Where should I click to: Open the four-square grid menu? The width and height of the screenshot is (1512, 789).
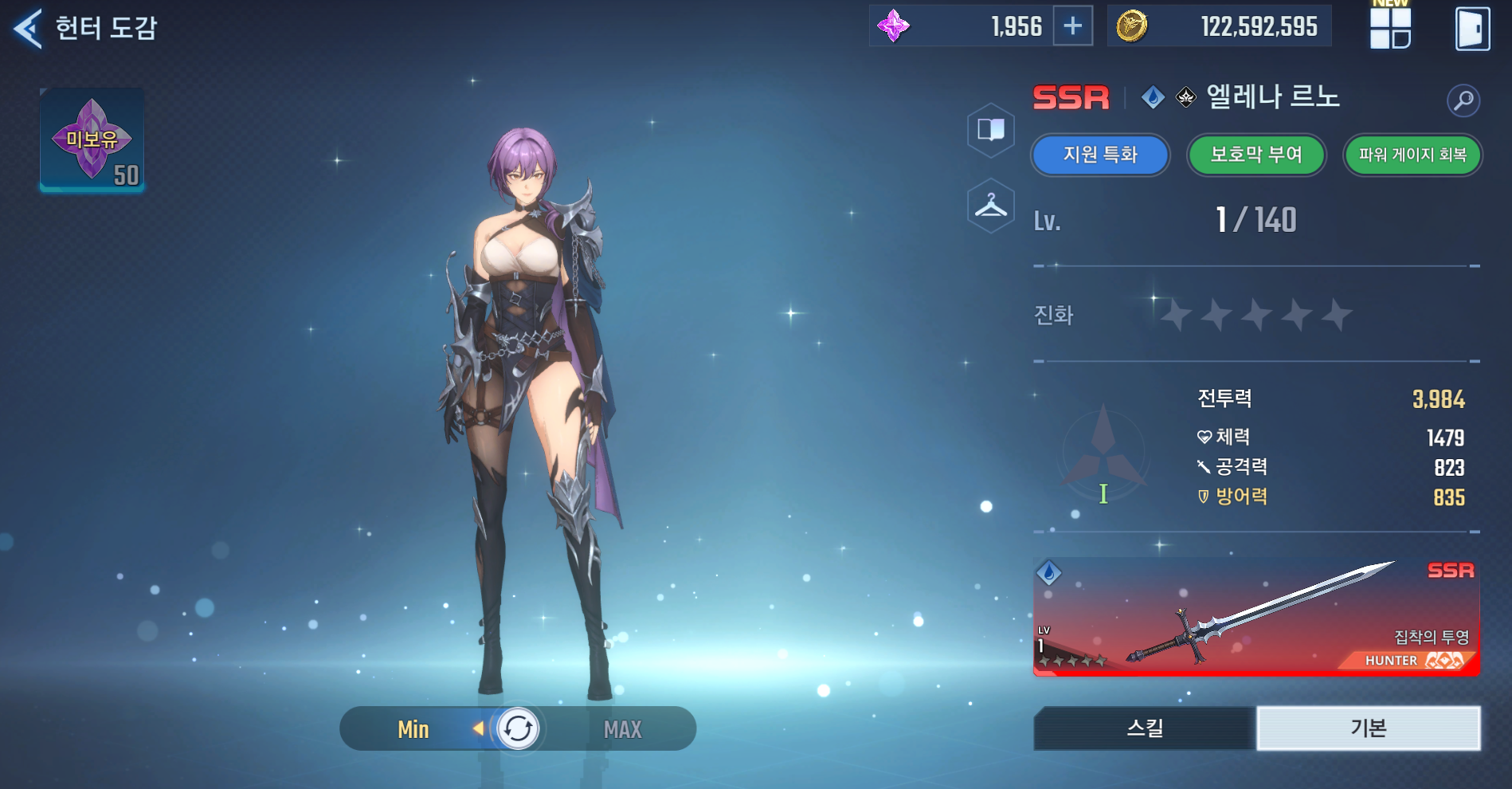tap(1390, 28)
